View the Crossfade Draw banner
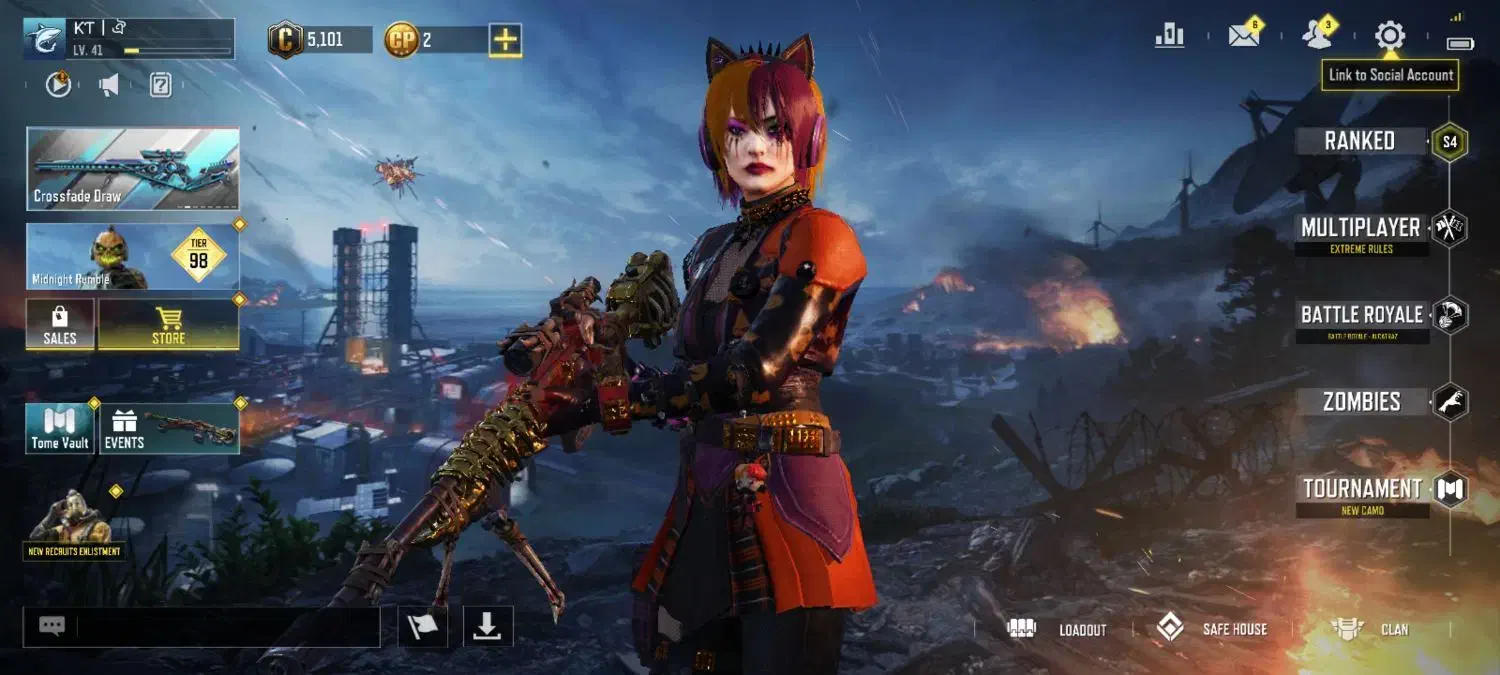 tap(133, 168)
